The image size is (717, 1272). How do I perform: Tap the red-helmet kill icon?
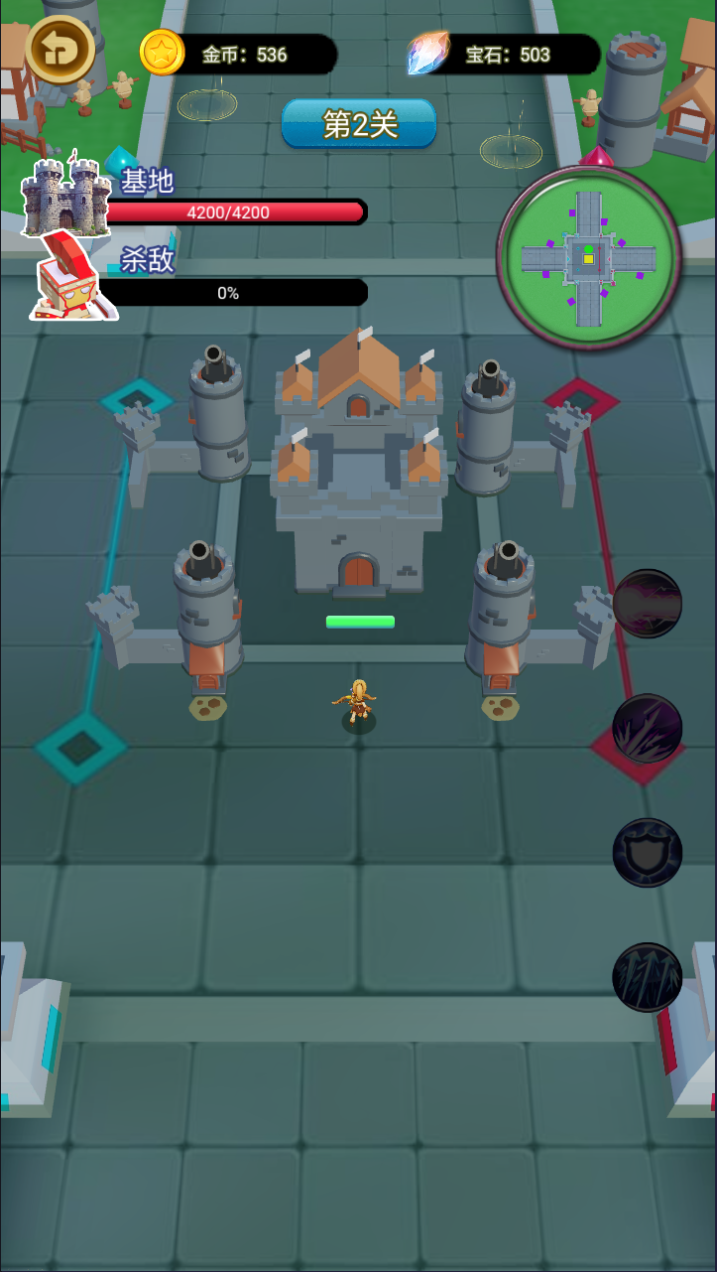(72, 276)
